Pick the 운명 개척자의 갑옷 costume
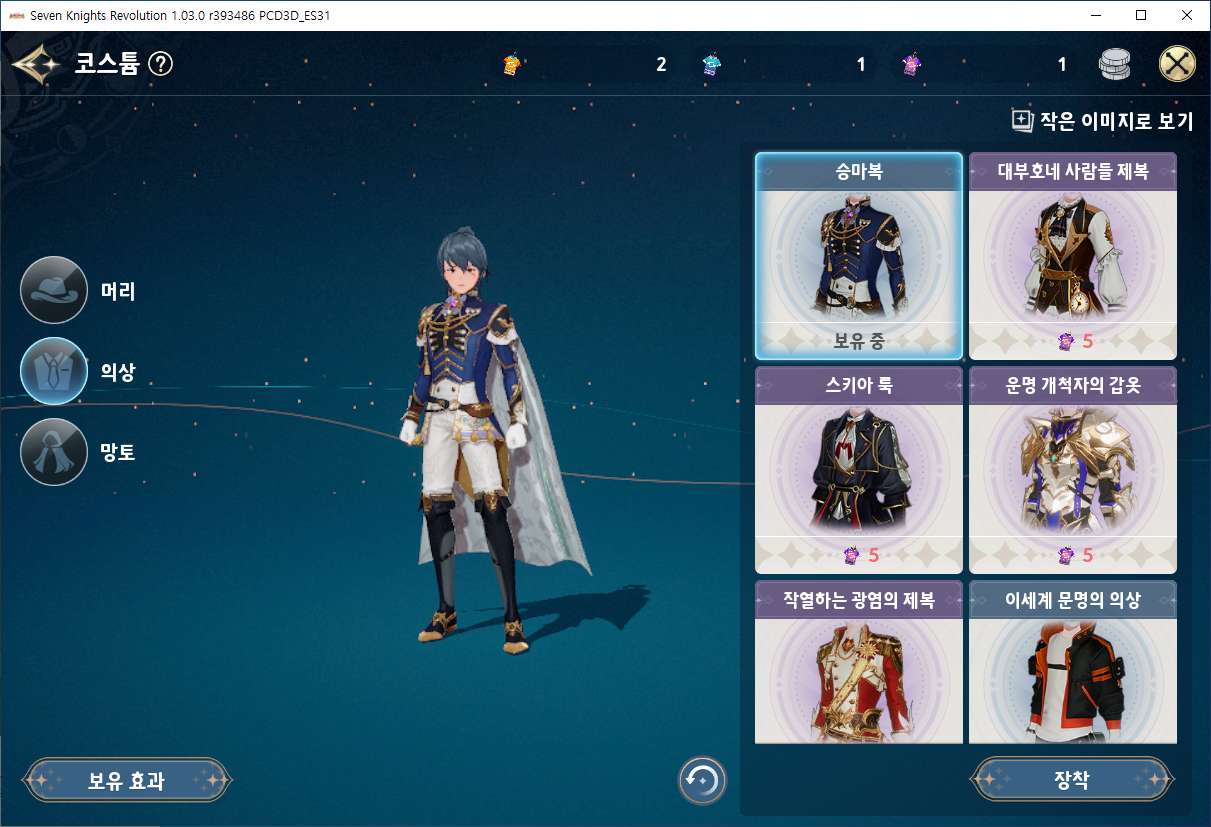Screen dimensions: 1211x827 coord(1073,470)
